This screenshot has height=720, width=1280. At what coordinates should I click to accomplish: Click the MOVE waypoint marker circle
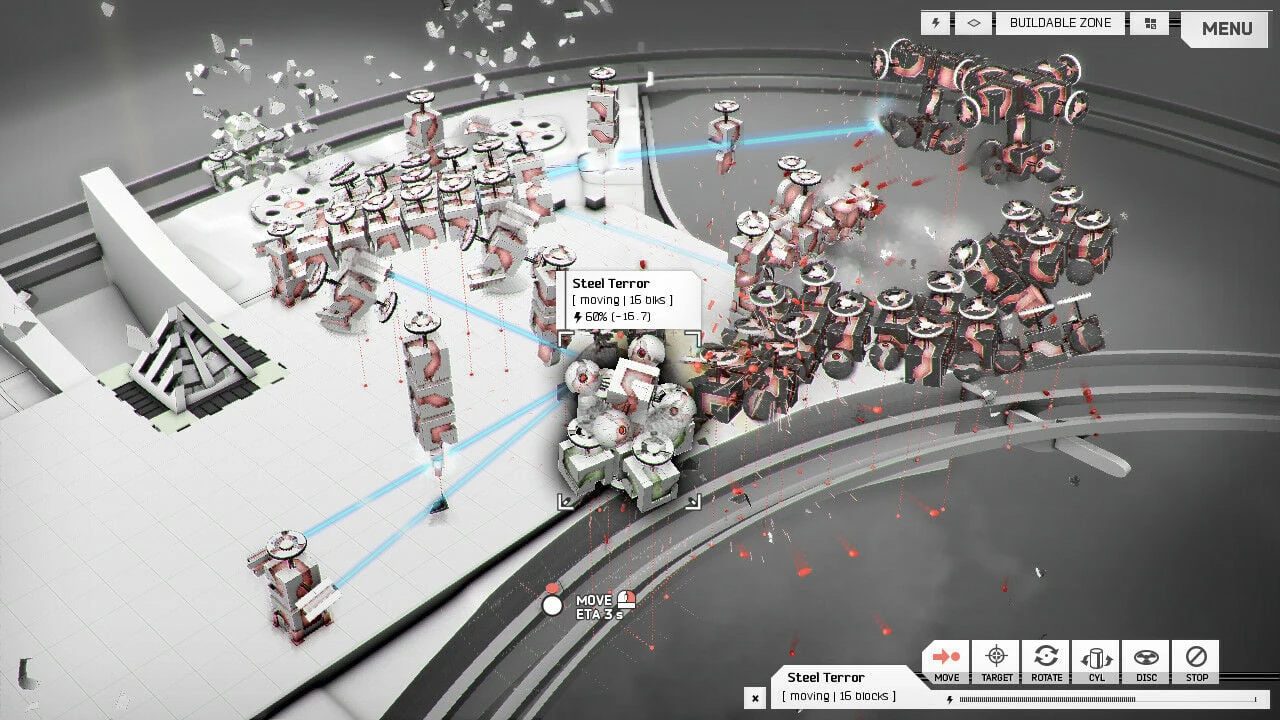552,604
